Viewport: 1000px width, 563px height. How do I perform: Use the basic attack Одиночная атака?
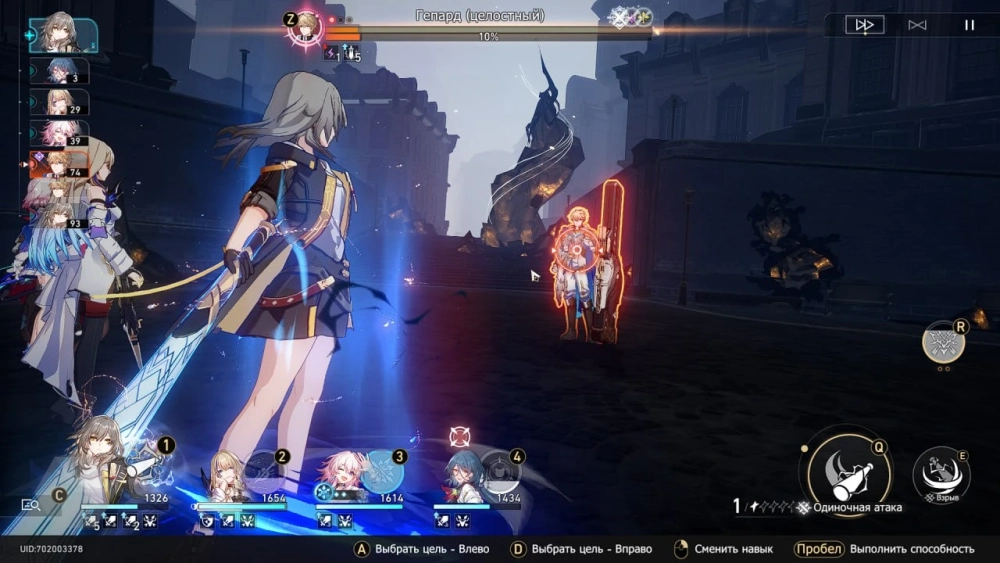point(850,470)
